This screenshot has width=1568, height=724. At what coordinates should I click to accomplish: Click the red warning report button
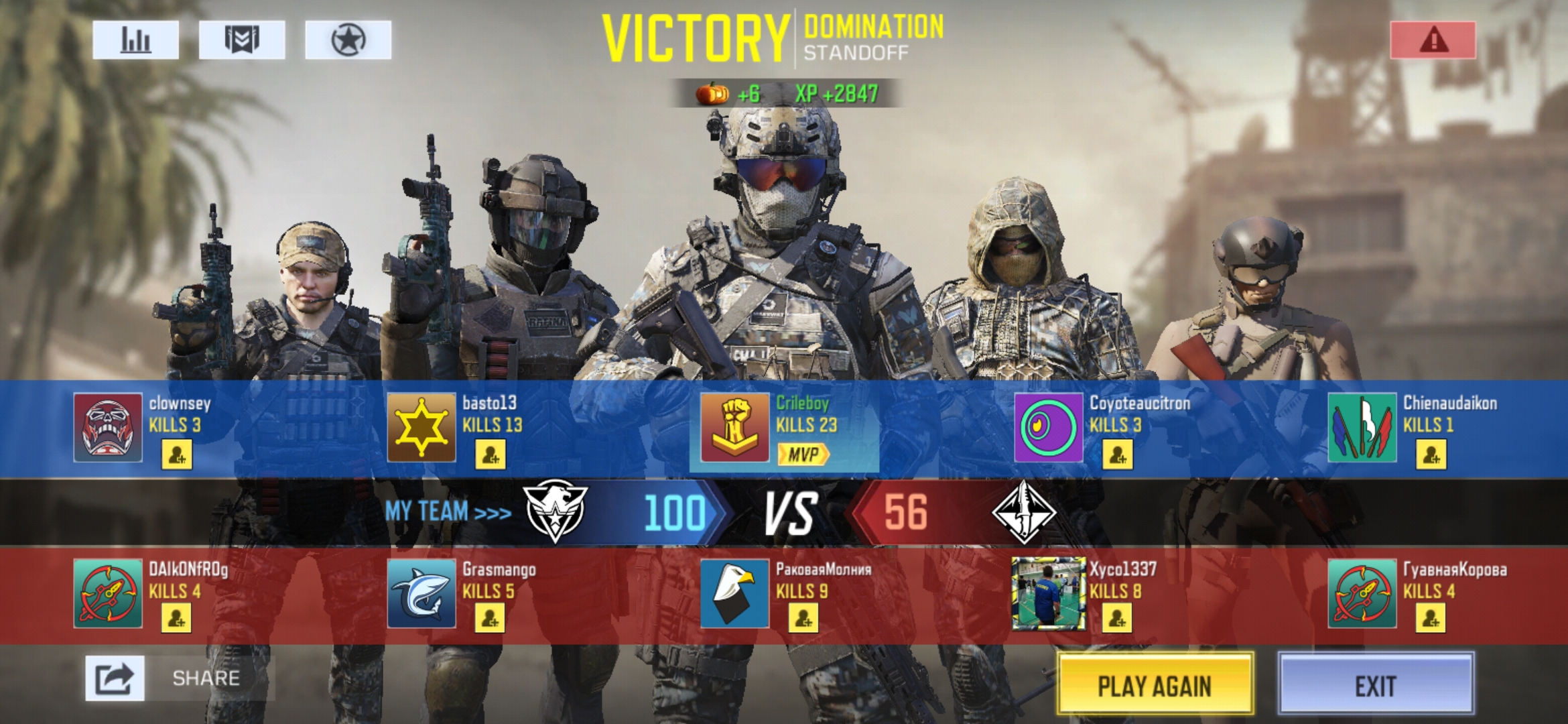click(1433, 40)
